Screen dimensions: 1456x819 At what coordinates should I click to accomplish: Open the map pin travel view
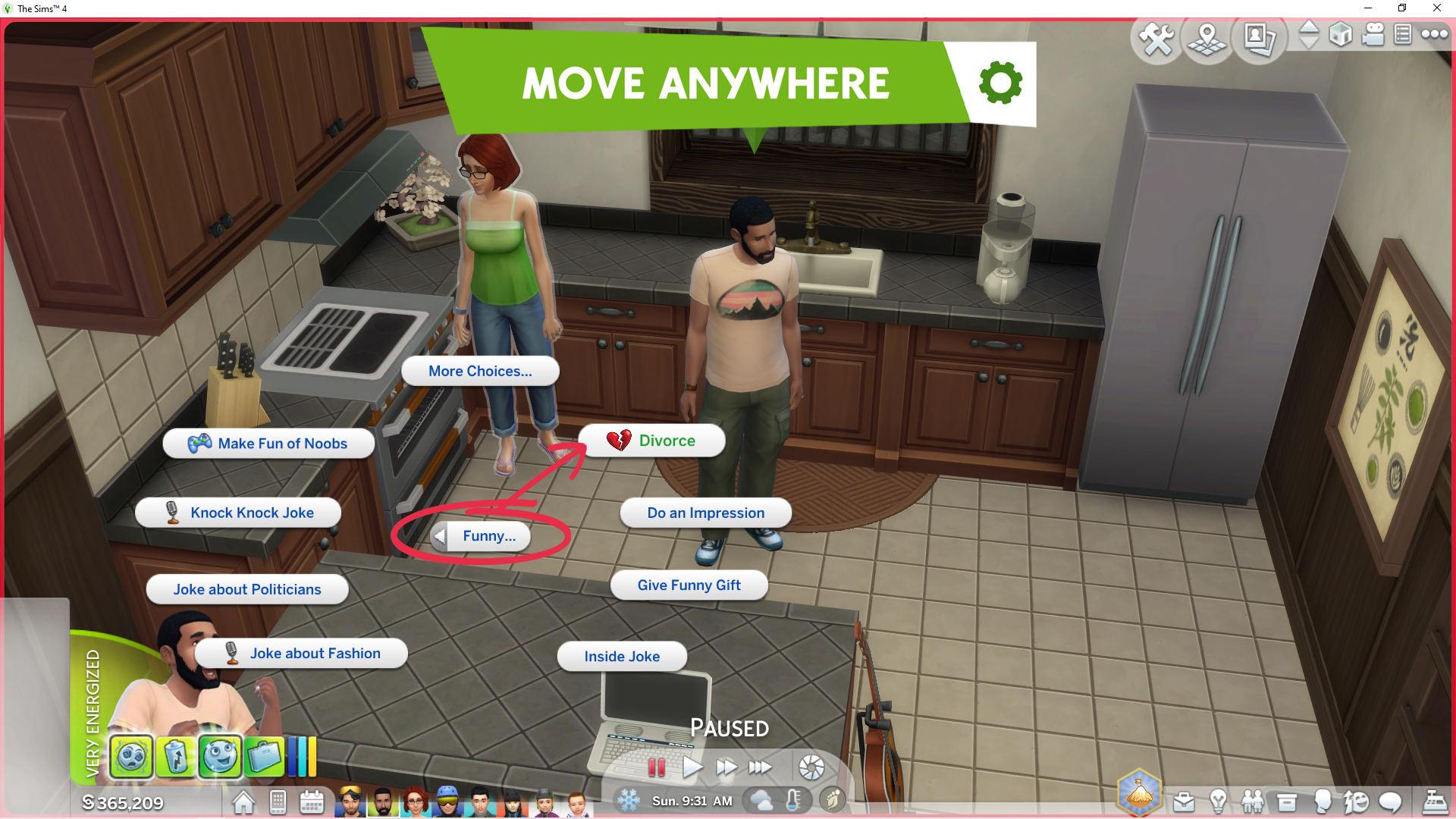point(1207,38)
